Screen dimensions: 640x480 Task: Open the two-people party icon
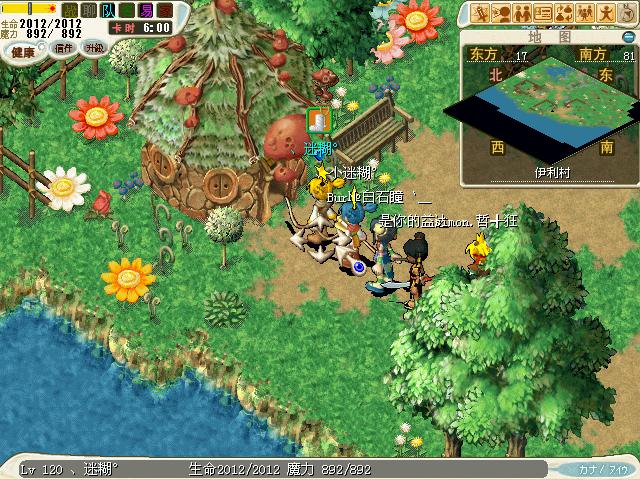pos(522,13)
